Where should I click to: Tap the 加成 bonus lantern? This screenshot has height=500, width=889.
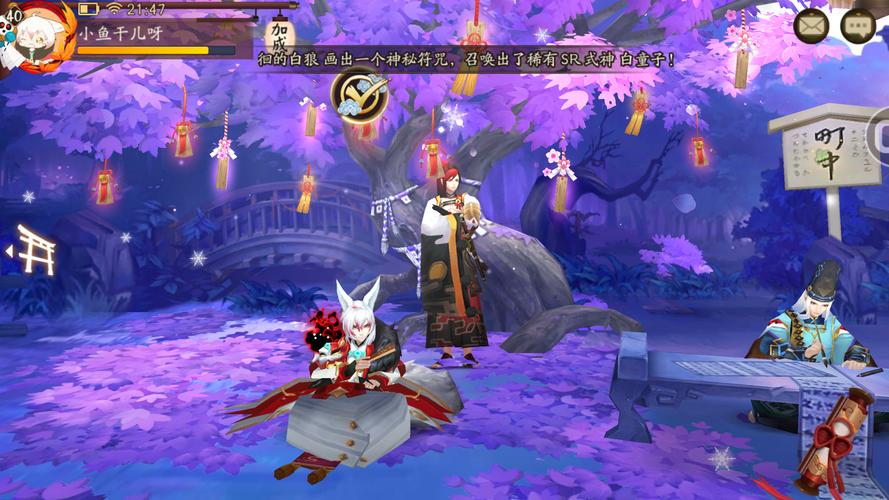280,38
